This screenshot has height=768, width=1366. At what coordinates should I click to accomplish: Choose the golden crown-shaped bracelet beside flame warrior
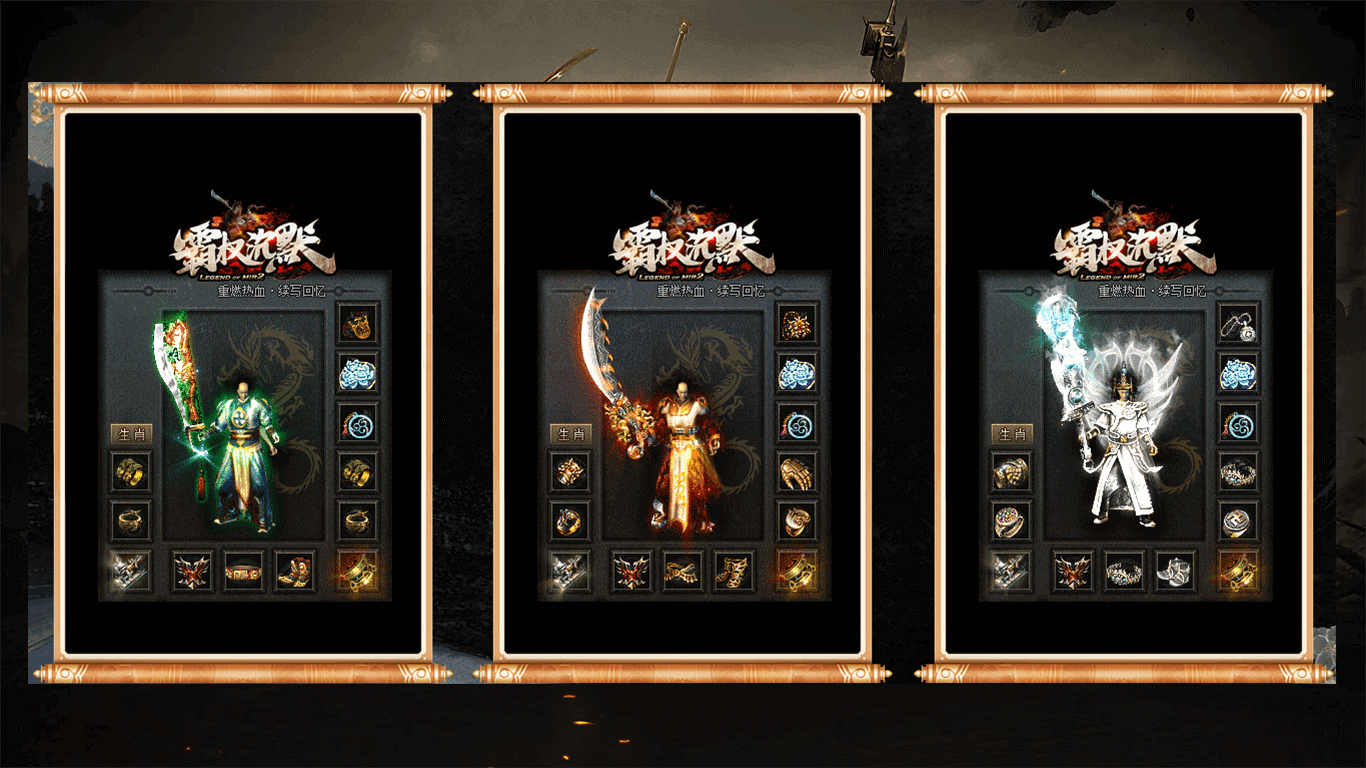pos(570,471)
